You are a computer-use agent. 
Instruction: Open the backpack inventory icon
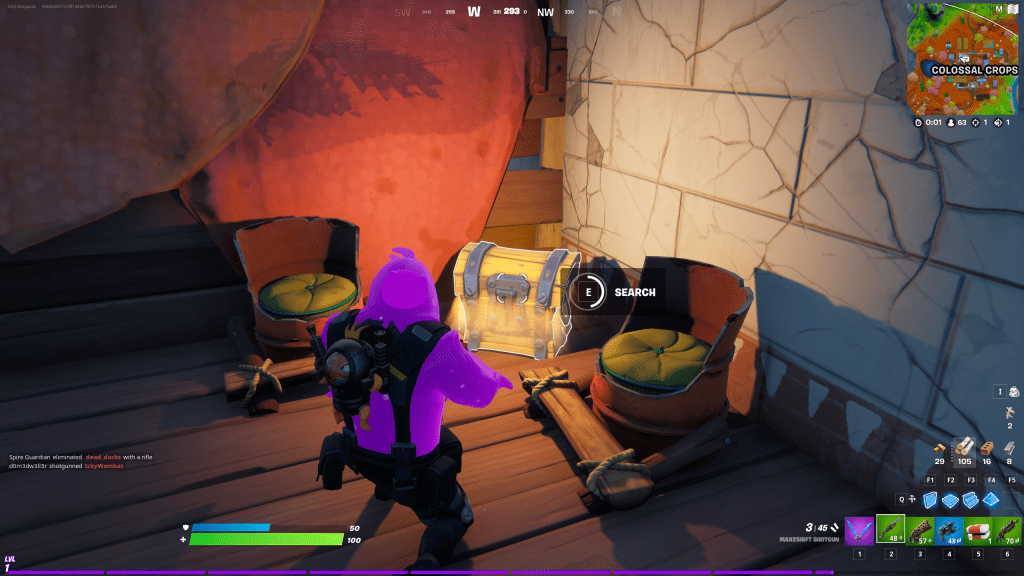click(1013, 393)
